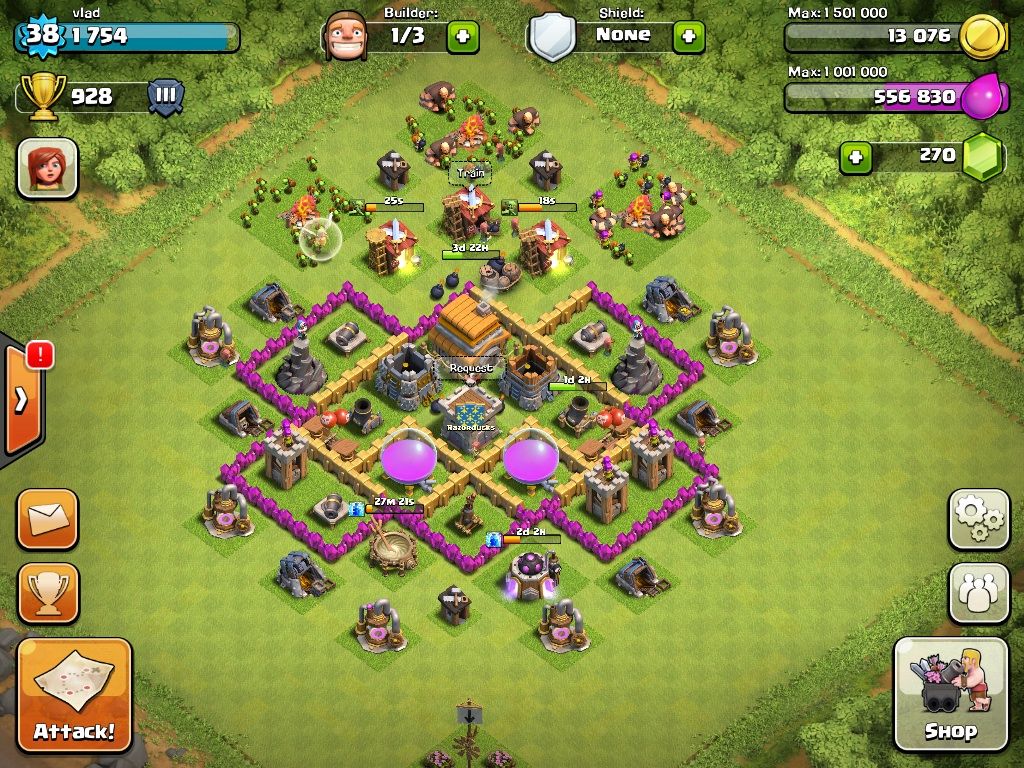Open the settings gears button
Image resolution: width=1024 pixels, height=768 pixels.
[x=978, y=519]
